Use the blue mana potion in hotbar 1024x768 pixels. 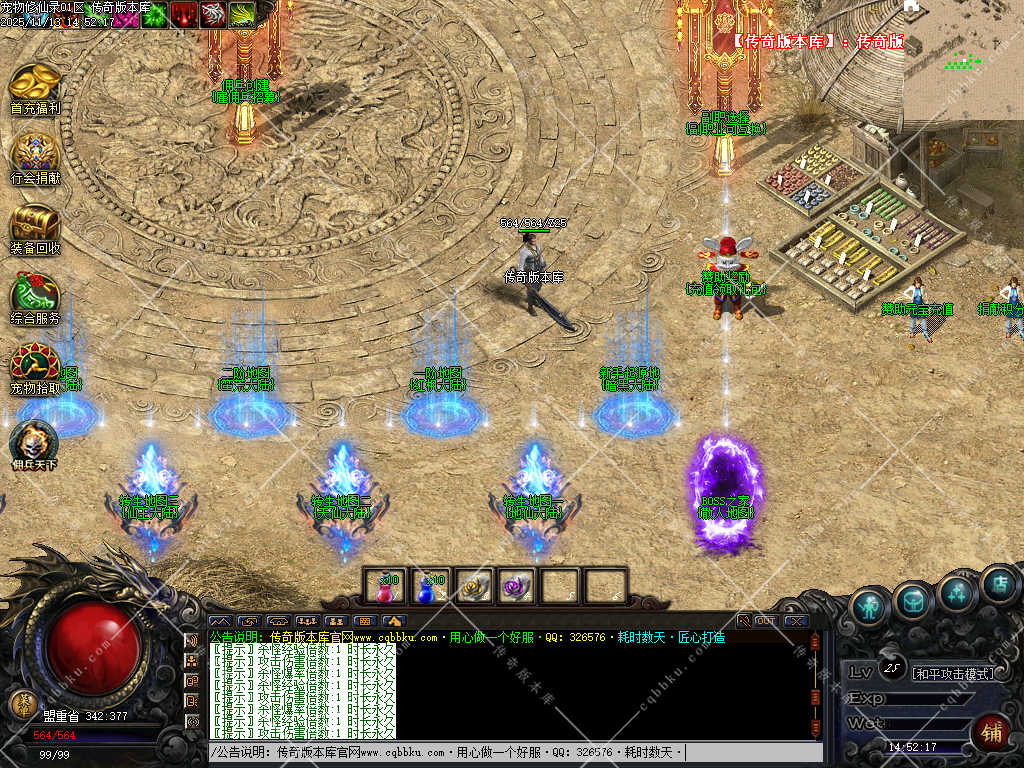click(428, 587)
